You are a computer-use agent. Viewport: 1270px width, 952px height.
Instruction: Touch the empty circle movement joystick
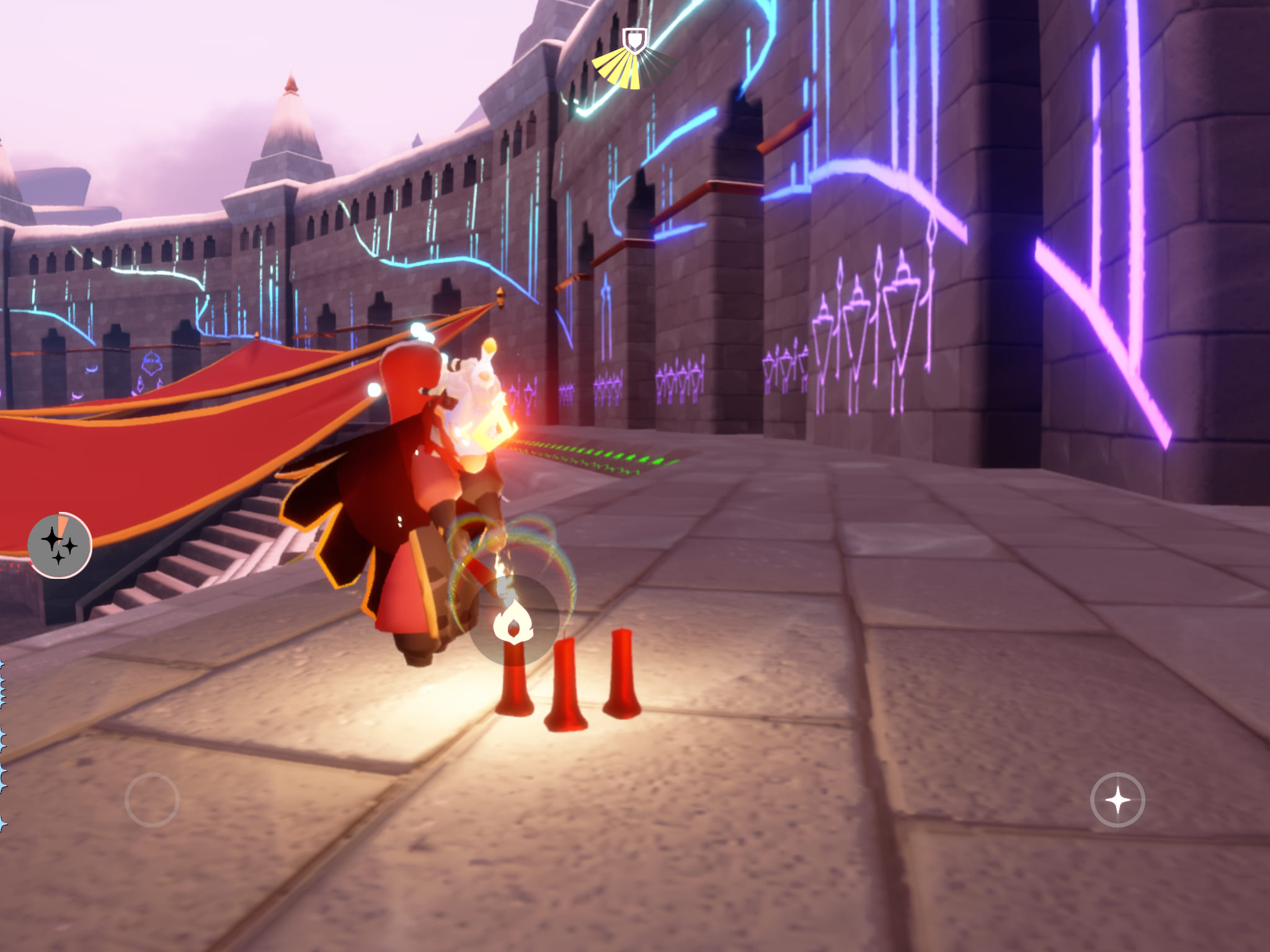click(x=152, y=800)
